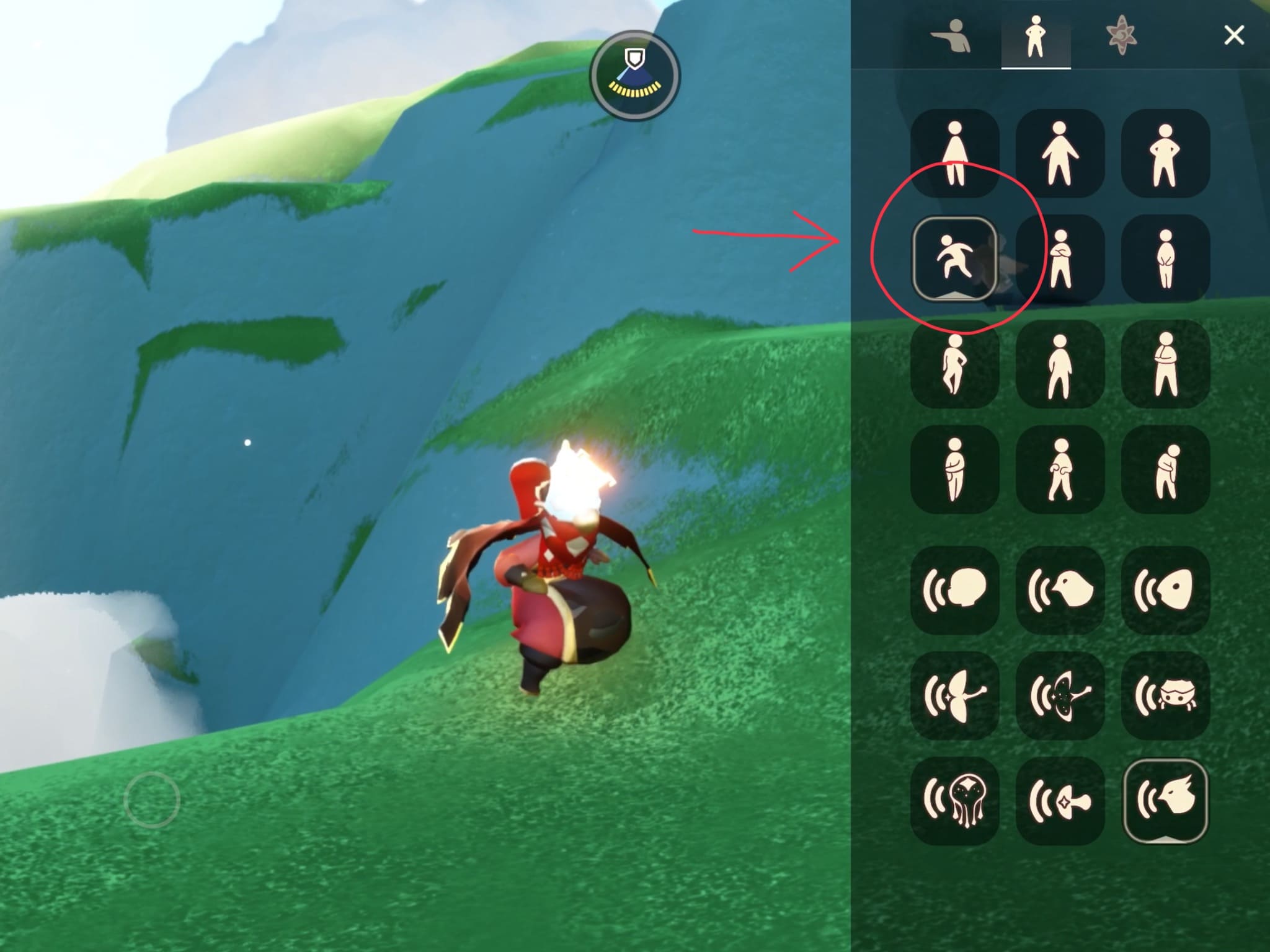Viewport: 1270px width, 952px height.
Task: Select the round-head default call
Action: pos(954,590)
